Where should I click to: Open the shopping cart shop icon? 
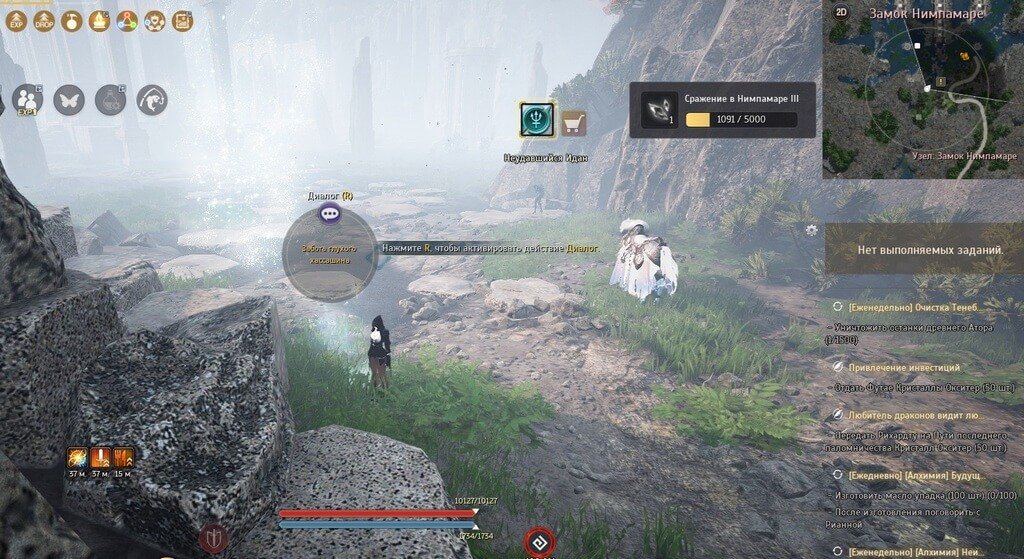tap(573, 123)
